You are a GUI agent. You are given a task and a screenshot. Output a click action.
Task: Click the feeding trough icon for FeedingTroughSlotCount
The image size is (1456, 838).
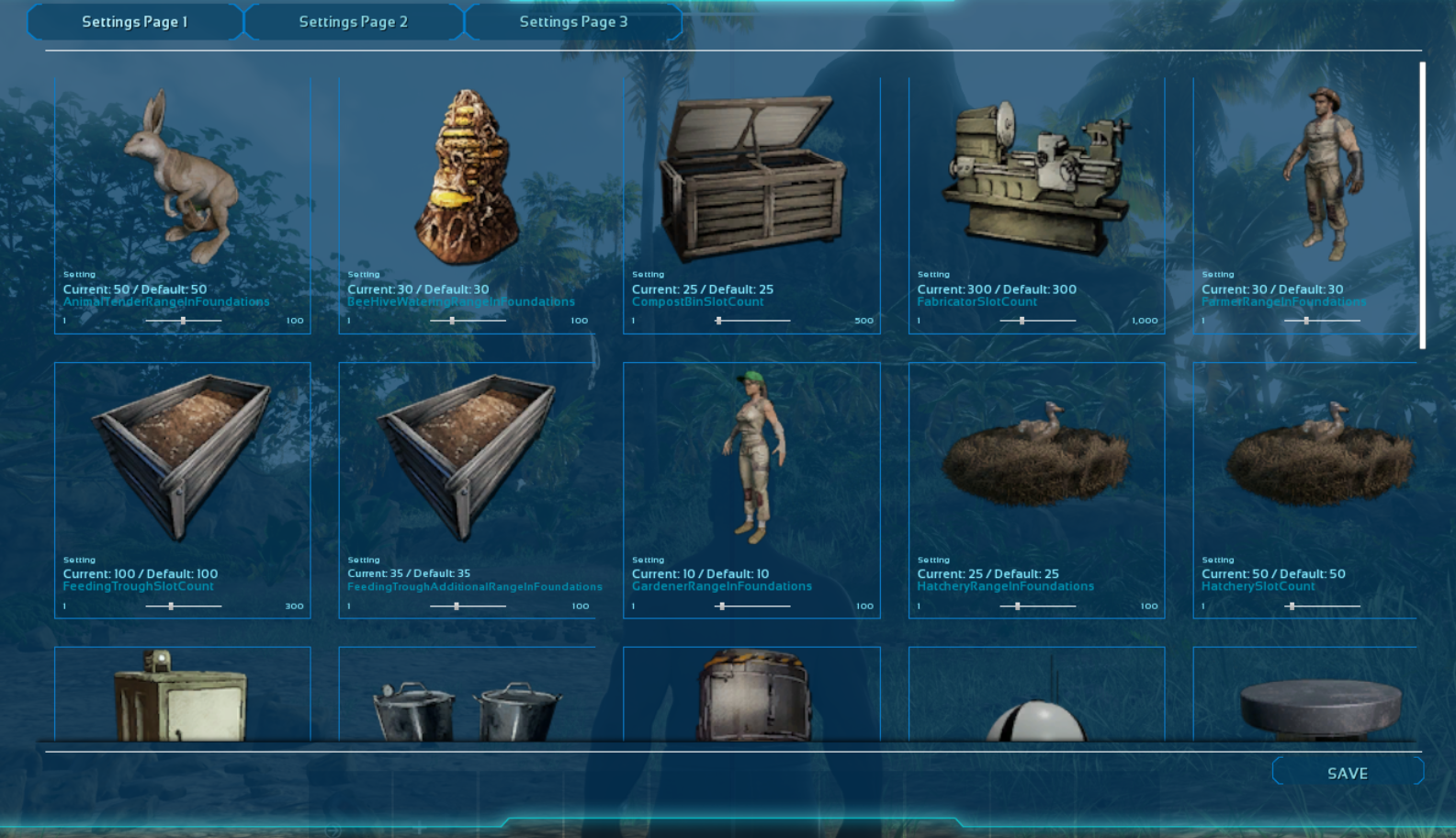179,455
